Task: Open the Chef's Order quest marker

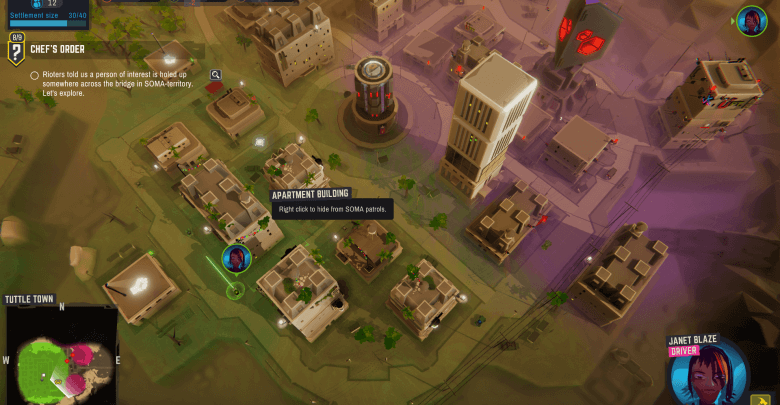Action: 16,49
